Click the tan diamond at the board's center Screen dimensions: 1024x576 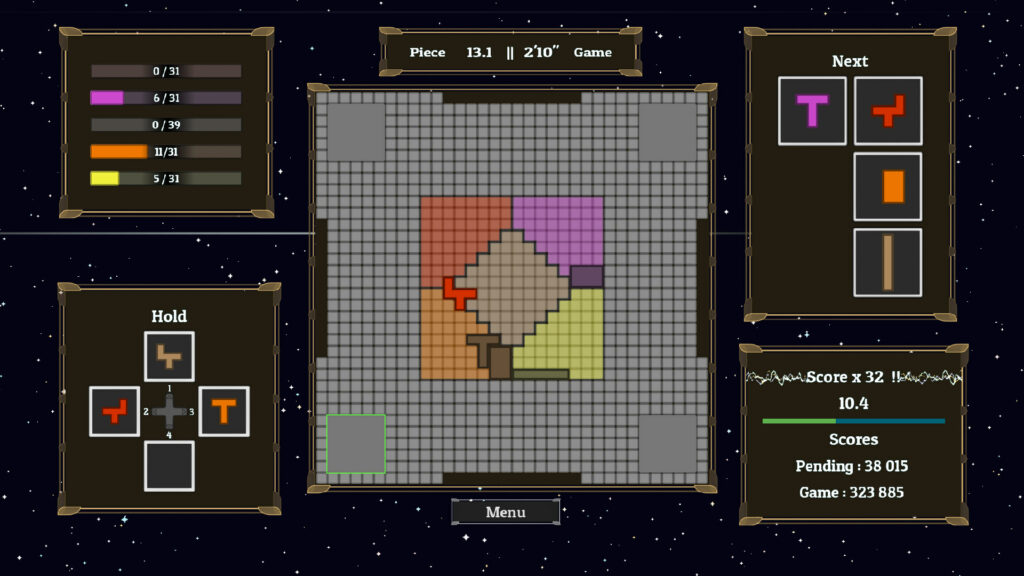[x=512, y=285]
